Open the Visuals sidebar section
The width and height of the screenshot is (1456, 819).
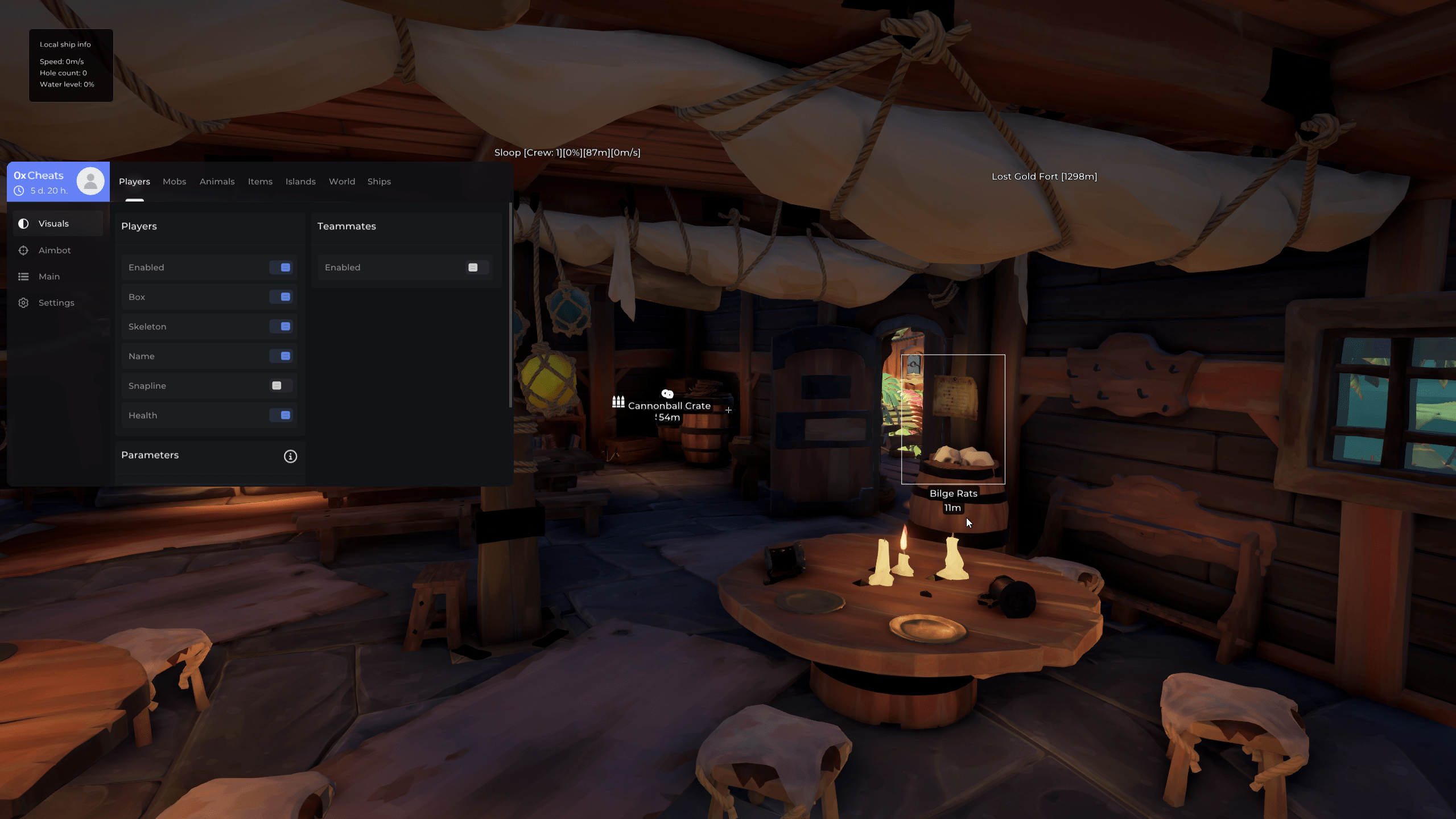(x=53, y=224)
